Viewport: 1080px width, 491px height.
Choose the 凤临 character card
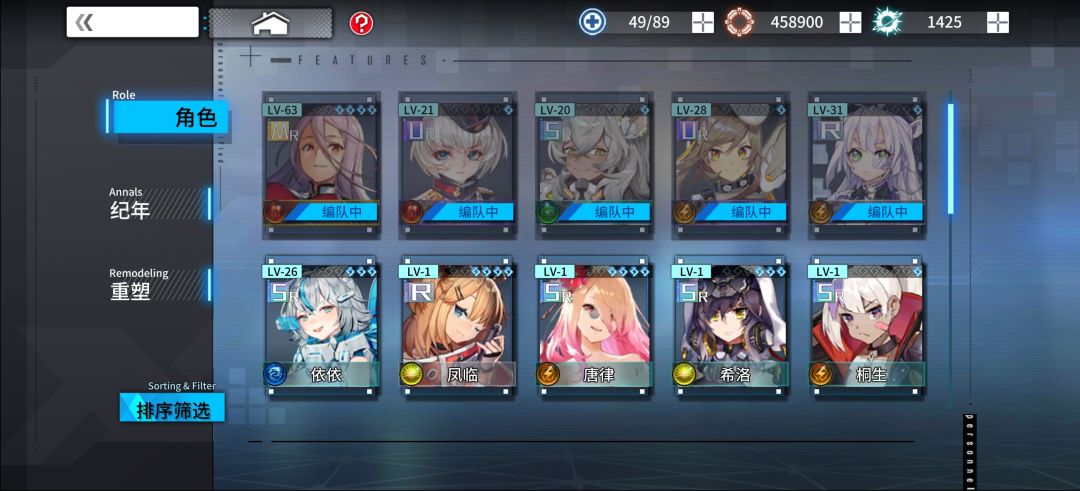pos(458,328)
